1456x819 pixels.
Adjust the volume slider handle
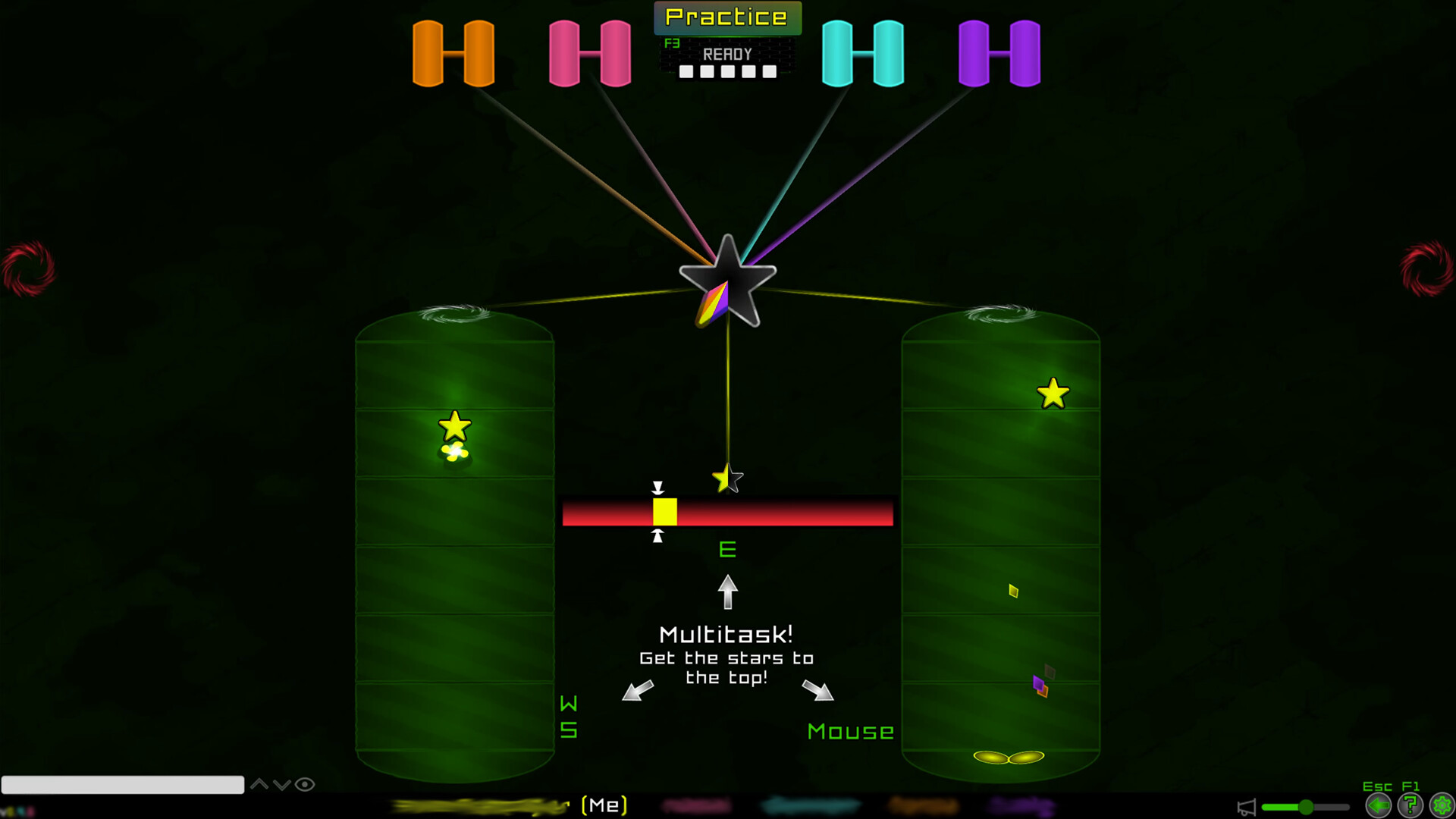tap(1306, 807)
